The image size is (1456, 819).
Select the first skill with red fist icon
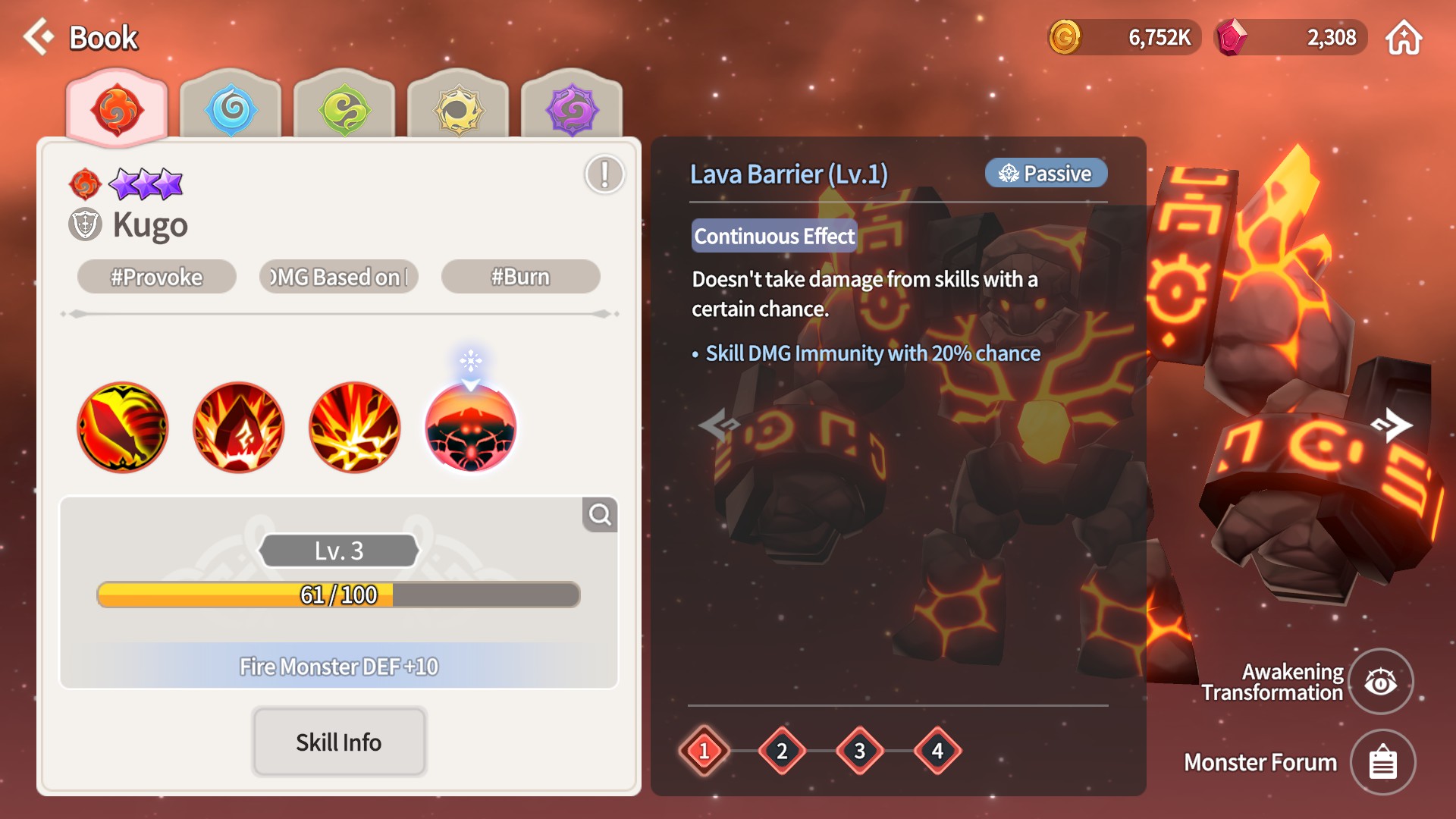[123, 427]
